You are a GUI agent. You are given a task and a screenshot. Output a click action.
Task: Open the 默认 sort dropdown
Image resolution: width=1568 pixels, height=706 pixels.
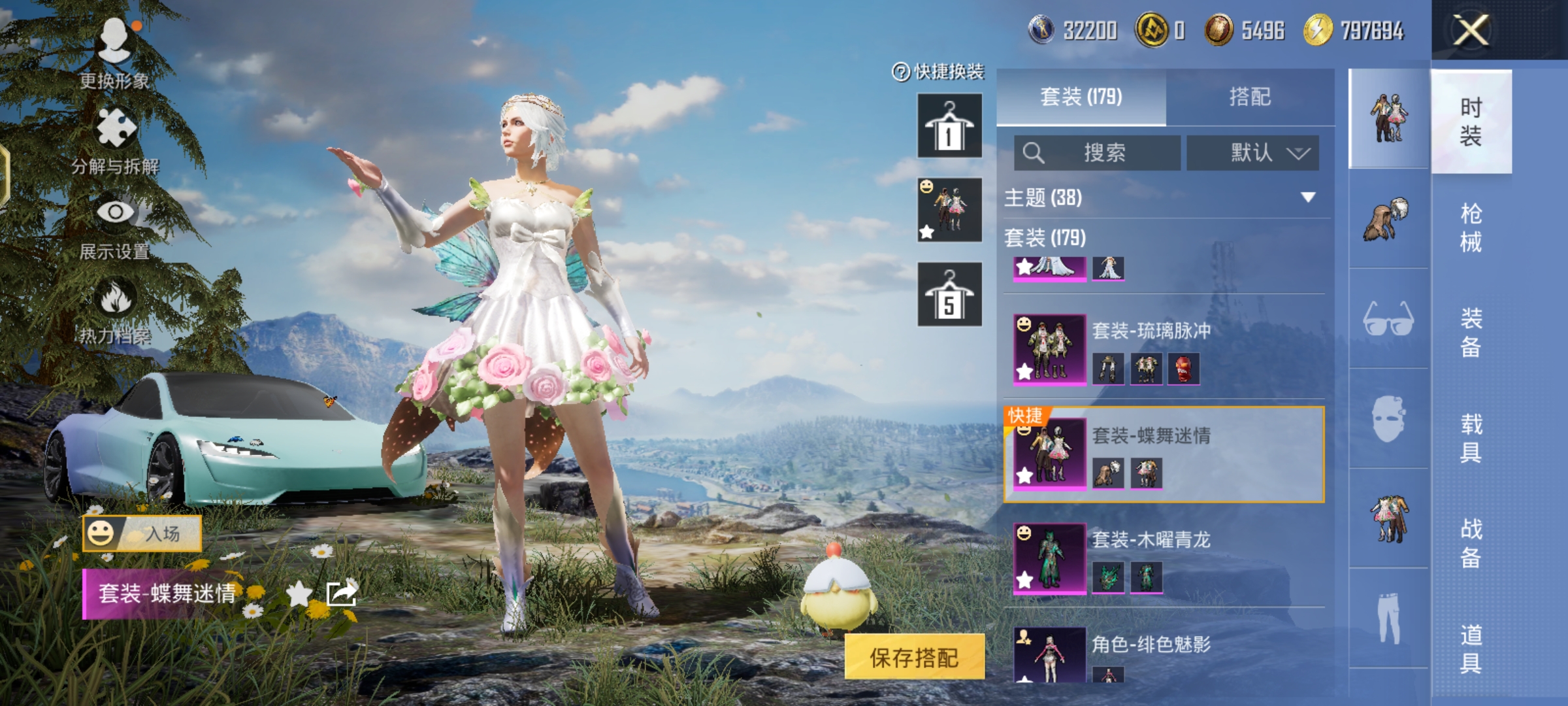tap(1252, 153)
